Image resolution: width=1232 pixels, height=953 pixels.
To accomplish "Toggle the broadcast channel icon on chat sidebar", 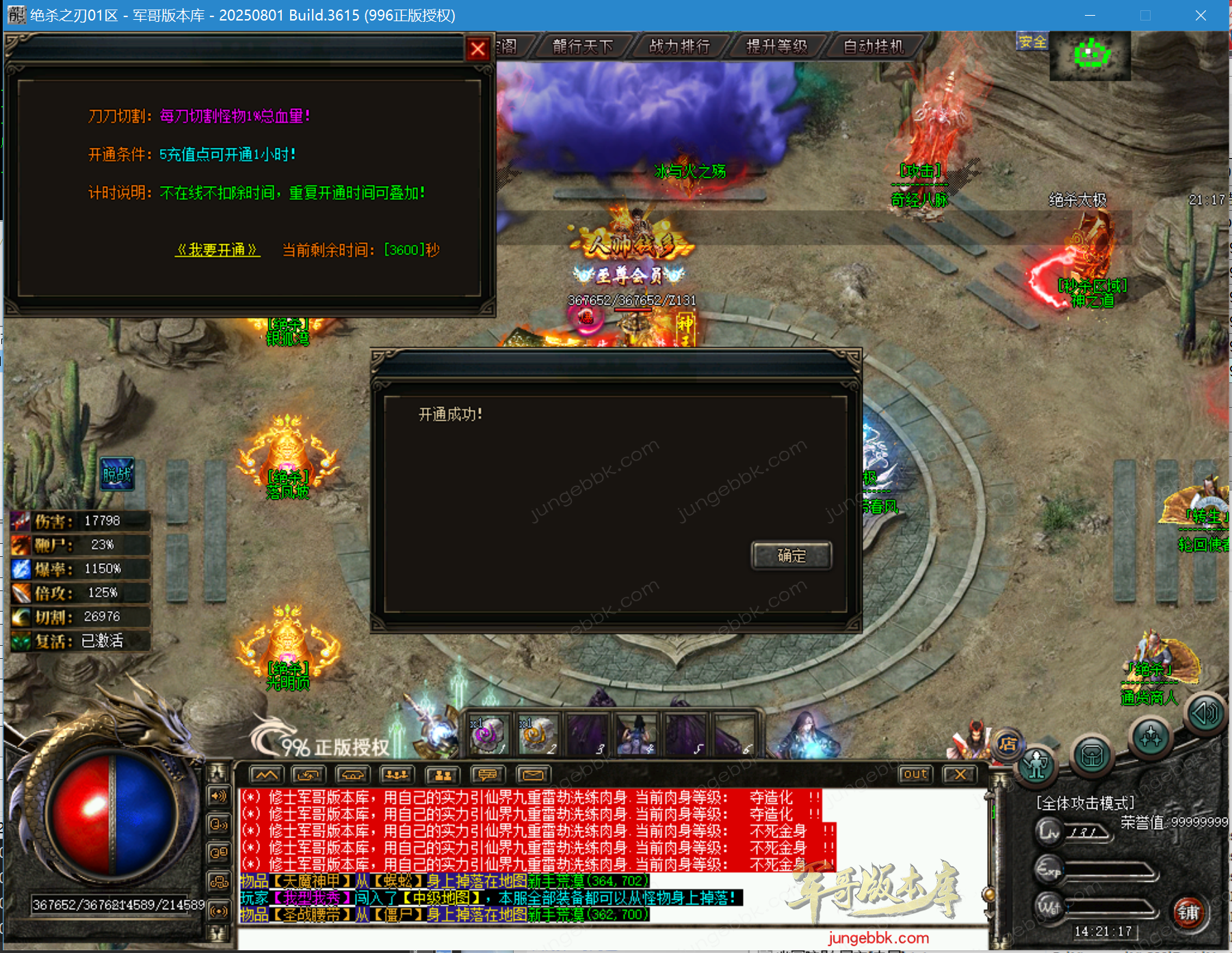I will click(220, 912).
